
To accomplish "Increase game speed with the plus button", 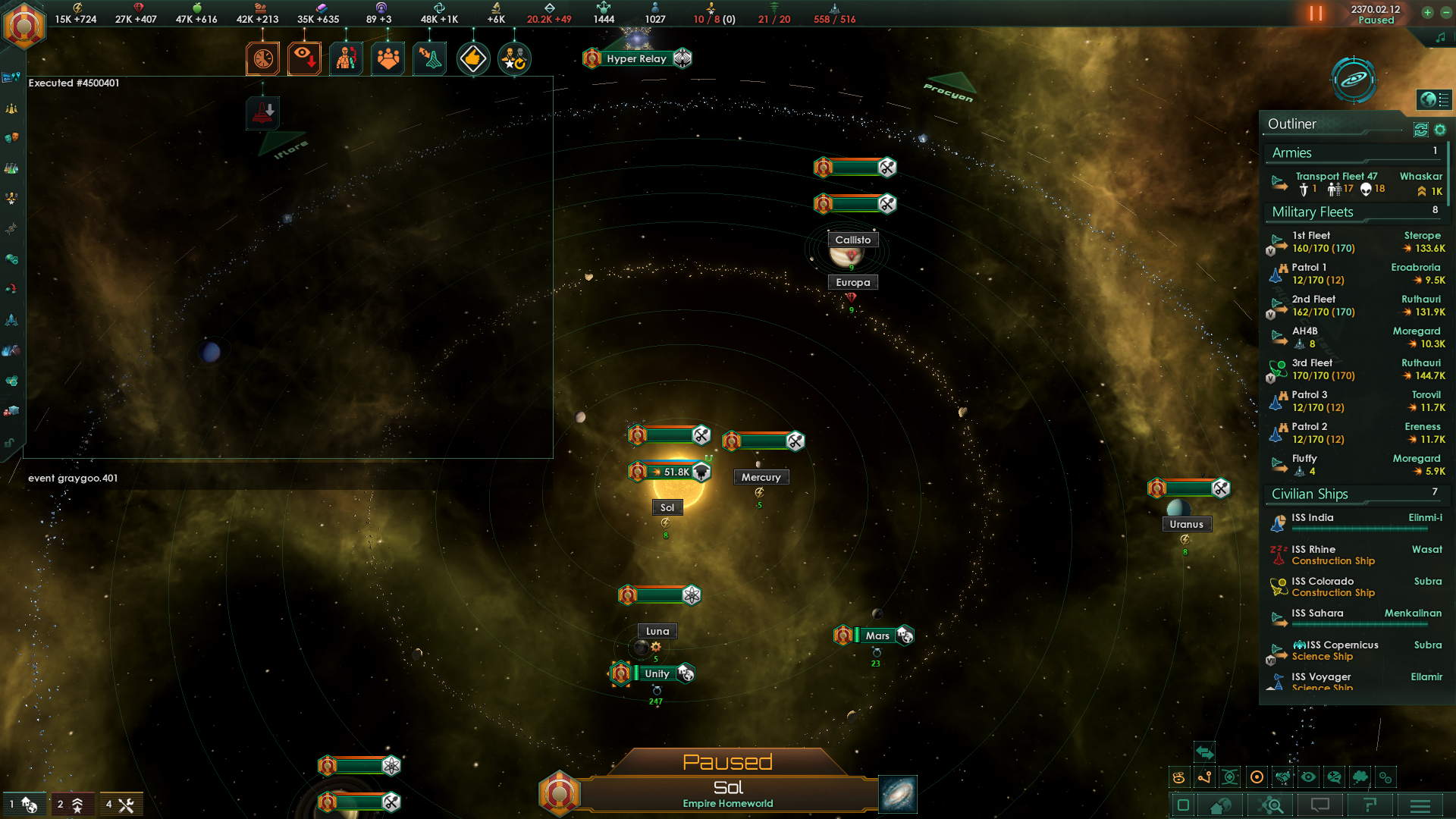I will click(x=1427, y=12).
